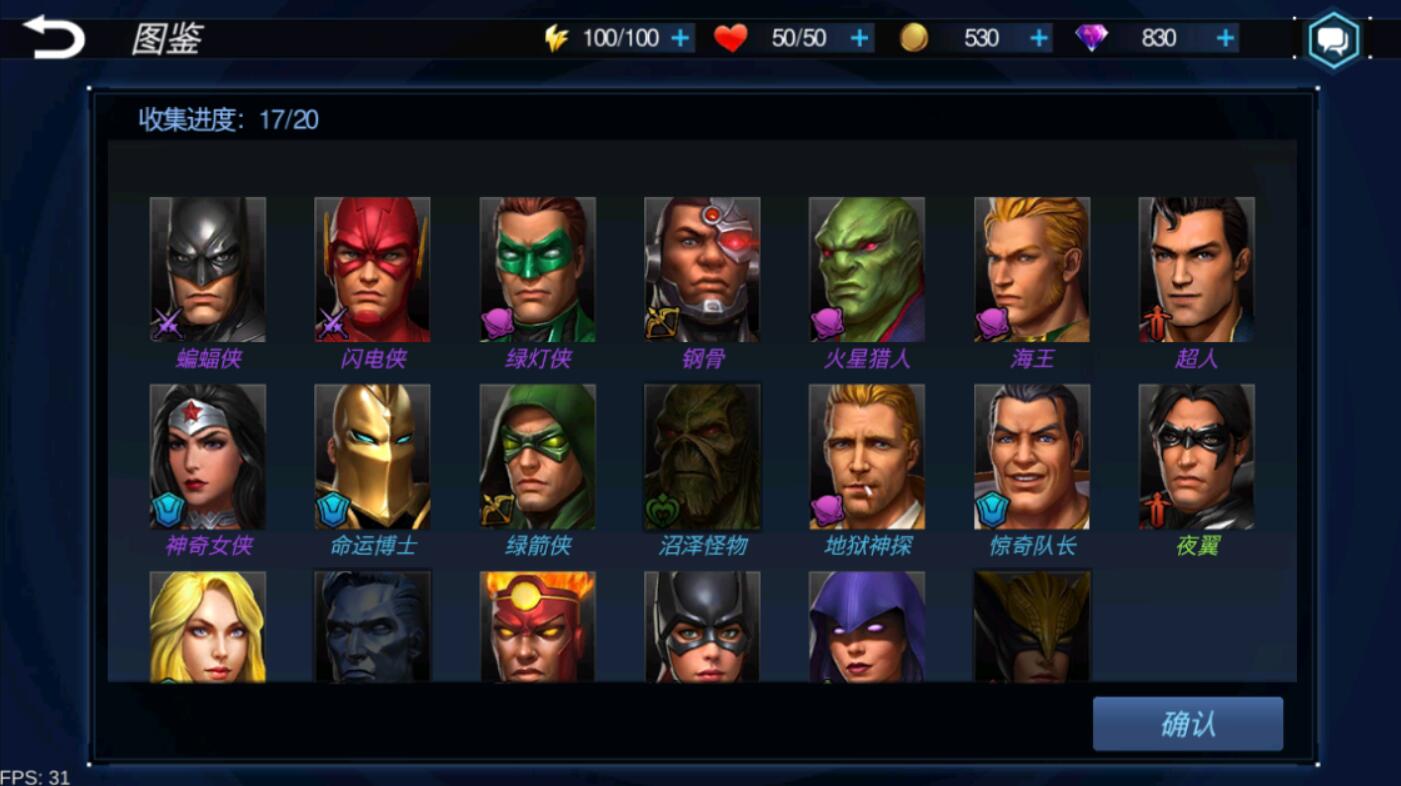Select the 地狱神探 Constantine portrait
The height and width of the screenshot is (786, 1401).
tap(867, 456)
